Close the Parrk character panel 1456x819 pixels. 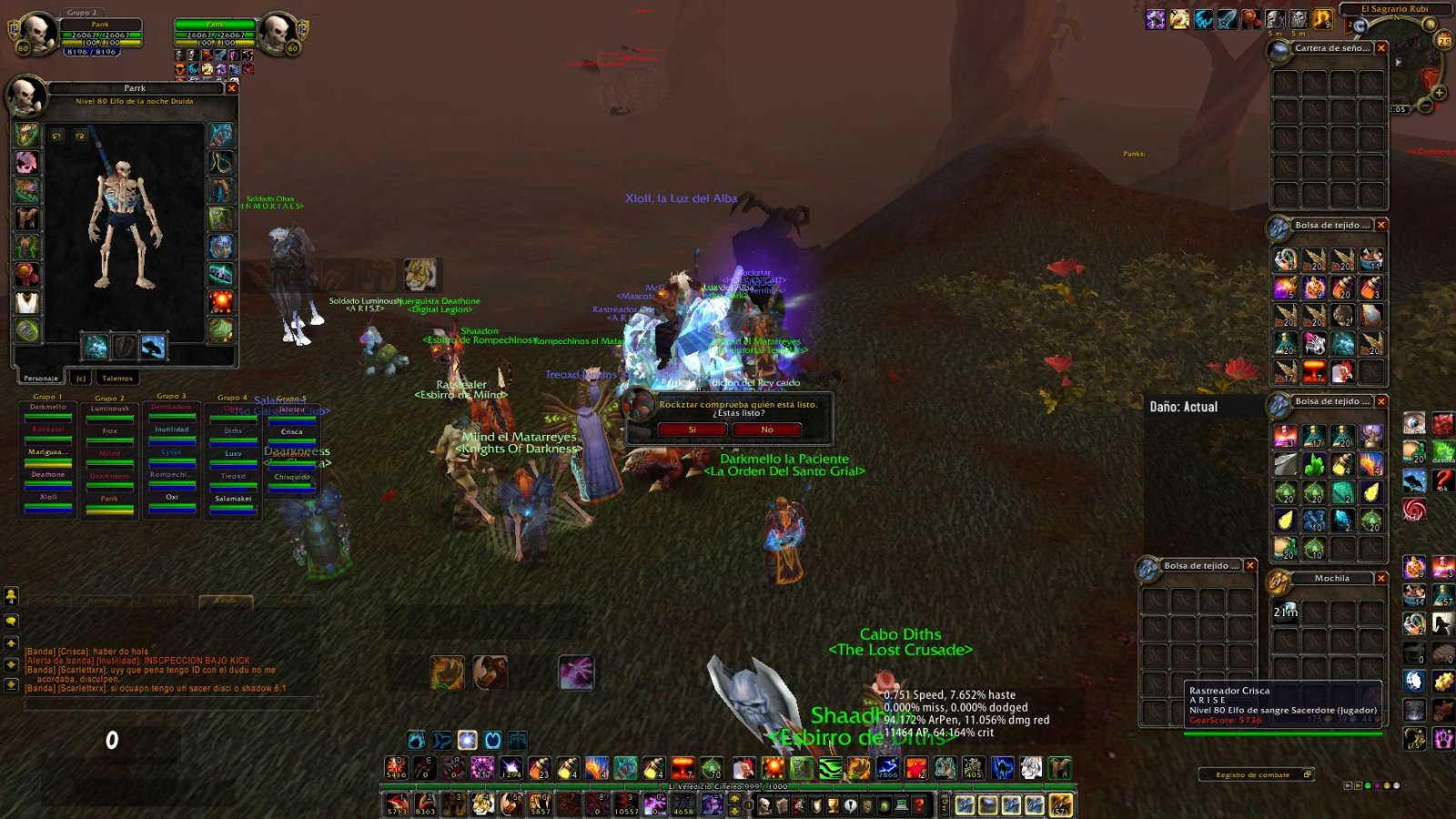(x=232, y=88)
